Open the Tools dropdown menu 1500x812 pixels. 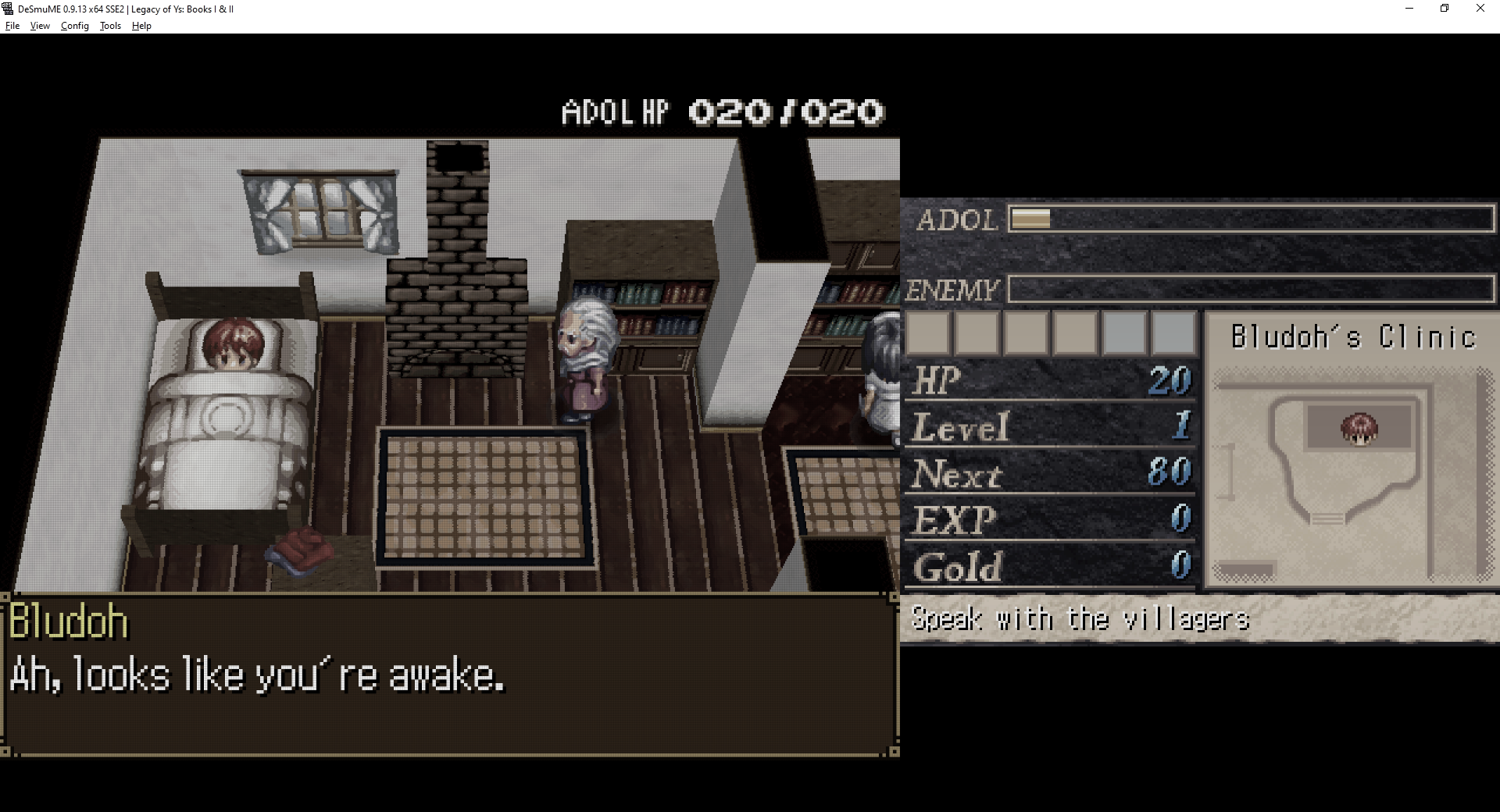coord(109,26)
